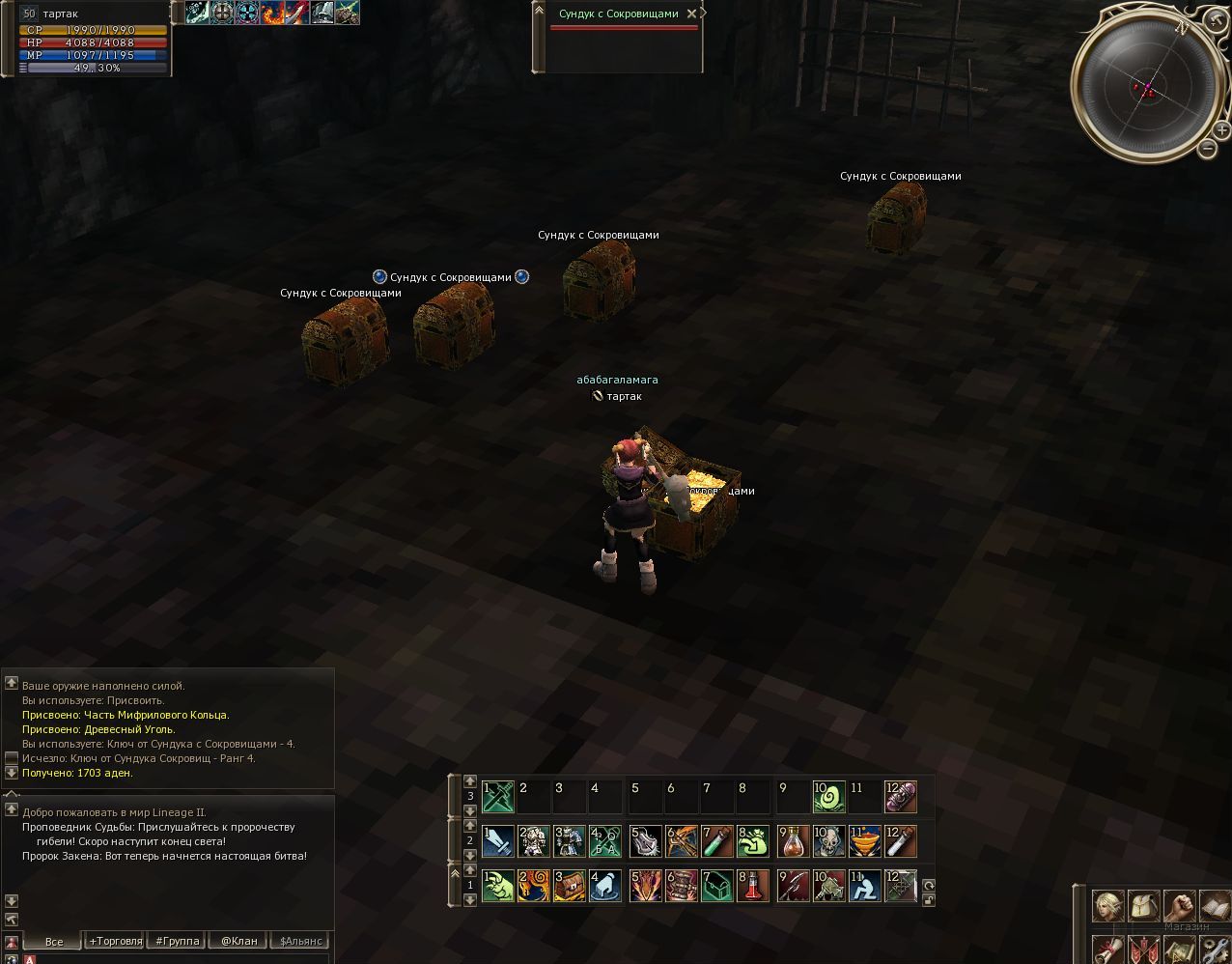
Task: Use the treasure chest icon in bar 1
Action: point(570,886)
